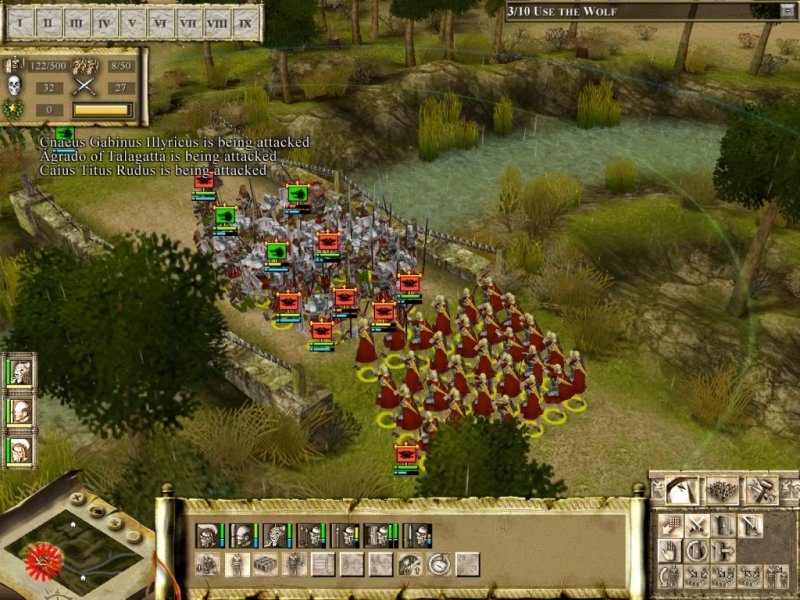Issue the open-hand stop command

click(x=669, y=551)
